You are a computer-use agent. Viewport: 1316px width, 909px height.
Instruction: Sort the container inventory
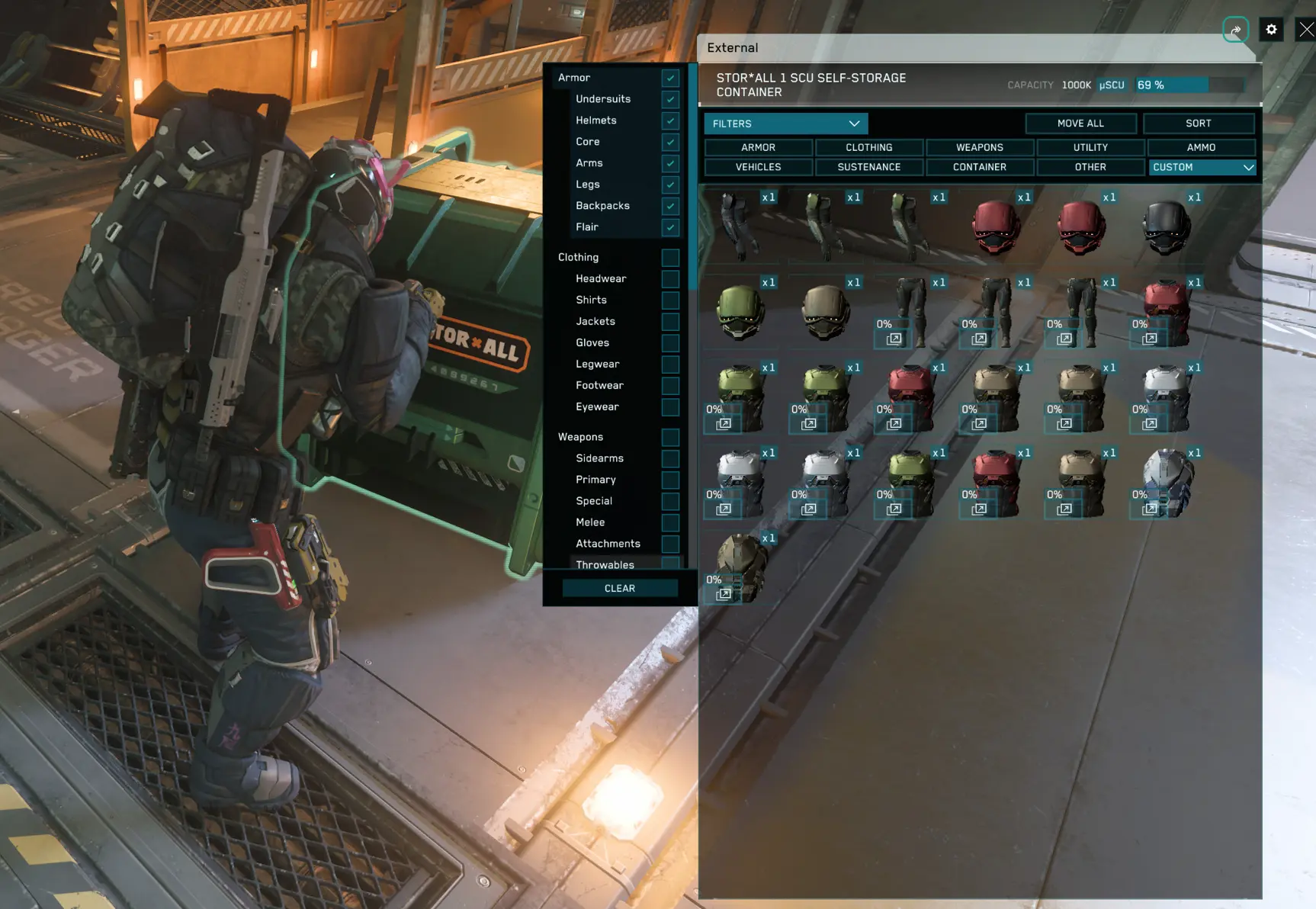(x=1198, y=124)
